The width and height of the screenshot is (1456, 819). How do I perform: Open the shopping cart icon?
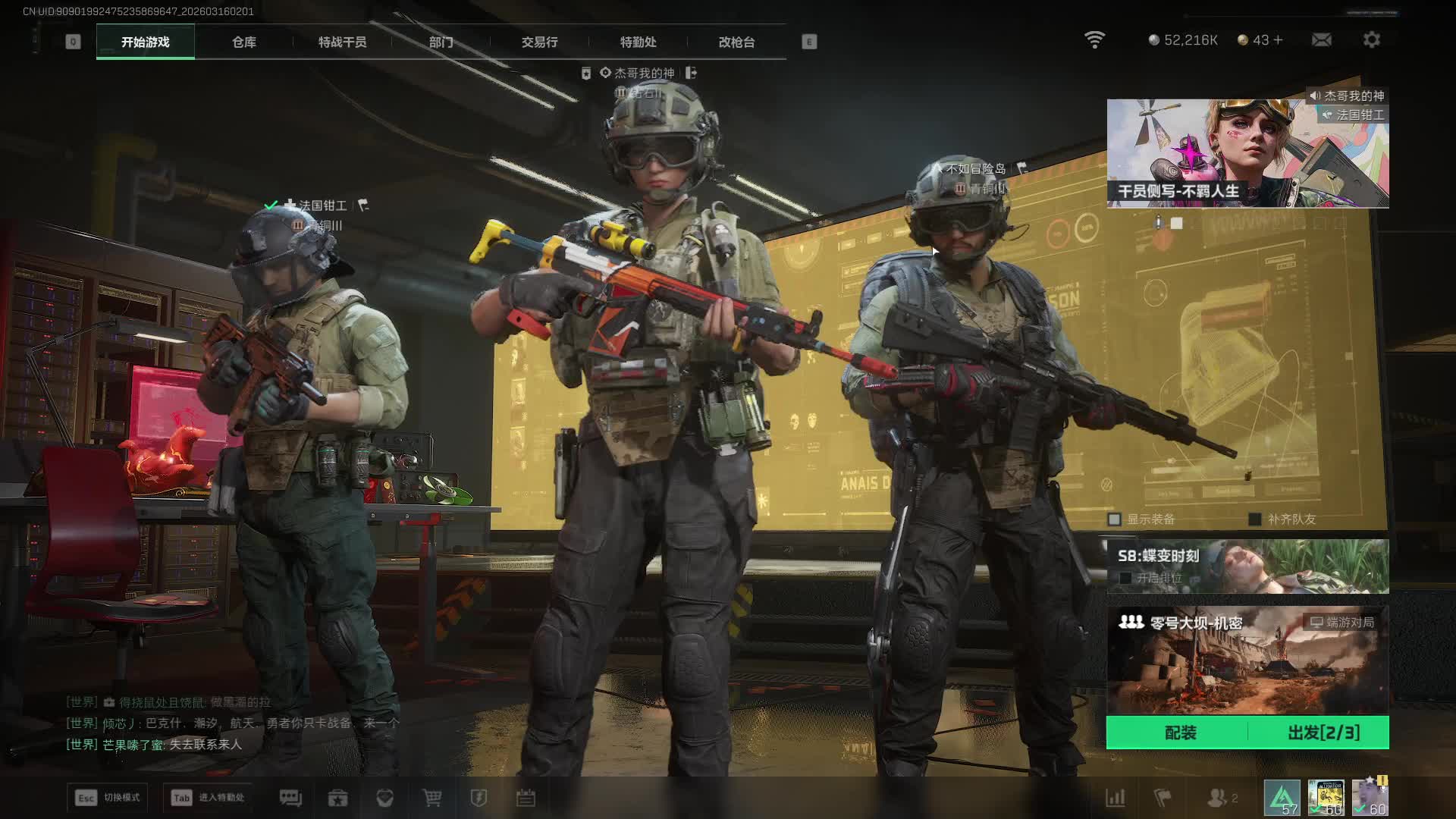tap(431, 798)
